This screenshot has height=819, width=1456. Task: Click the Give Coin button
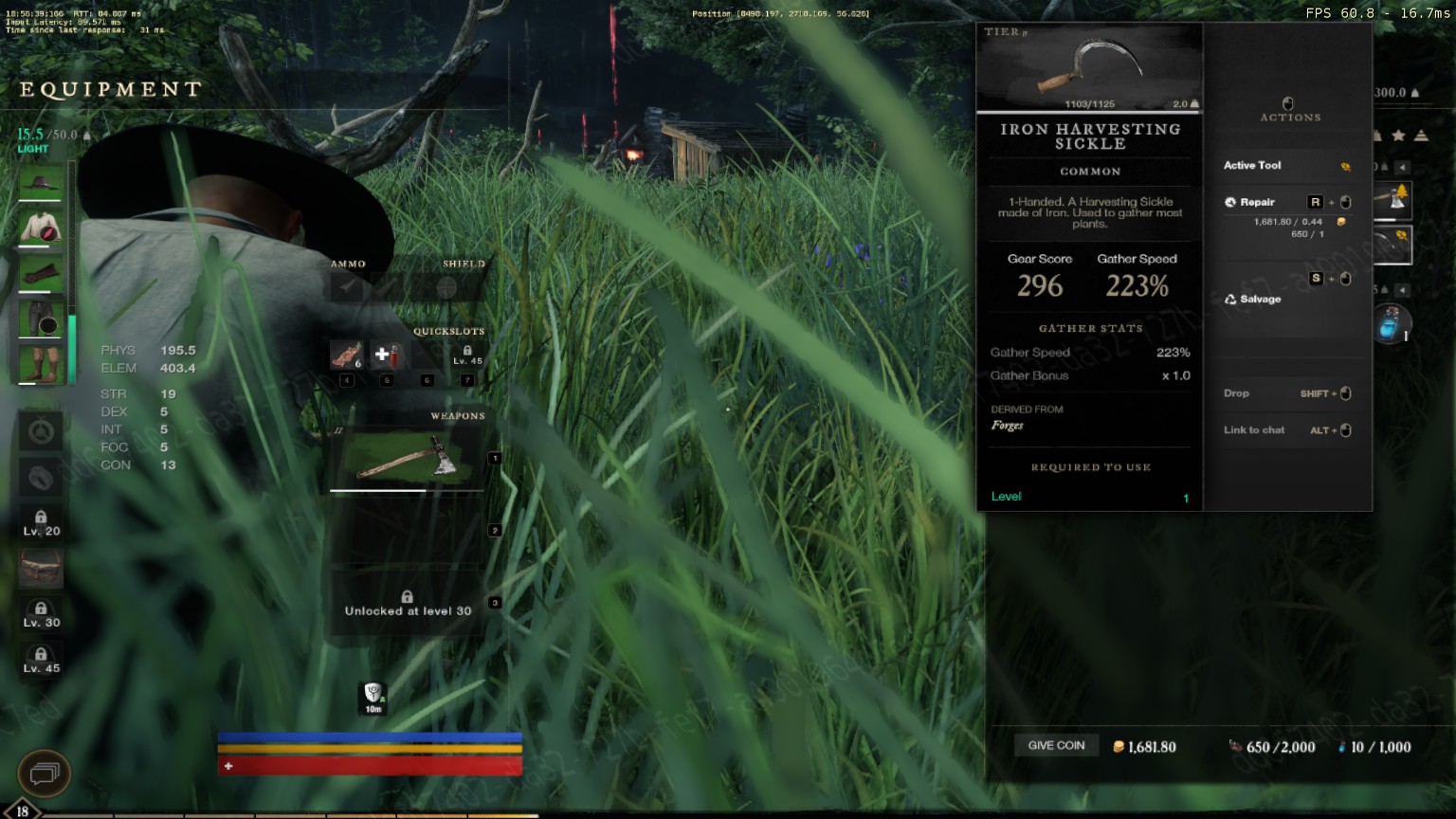point(1056,746)
